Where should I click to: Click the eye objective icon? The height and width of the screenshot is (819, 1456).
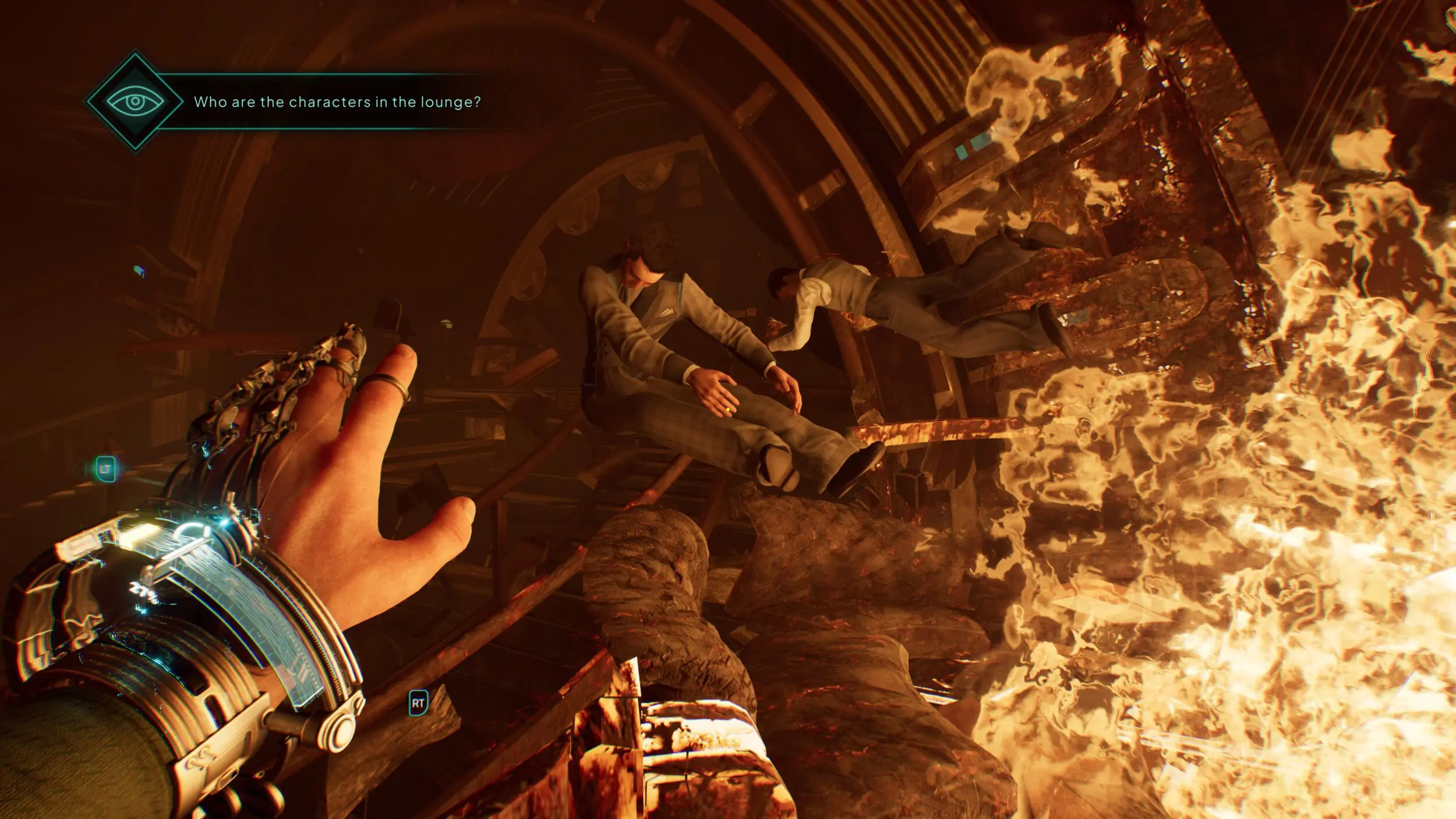pyautogui.click(x=135, y=102)
